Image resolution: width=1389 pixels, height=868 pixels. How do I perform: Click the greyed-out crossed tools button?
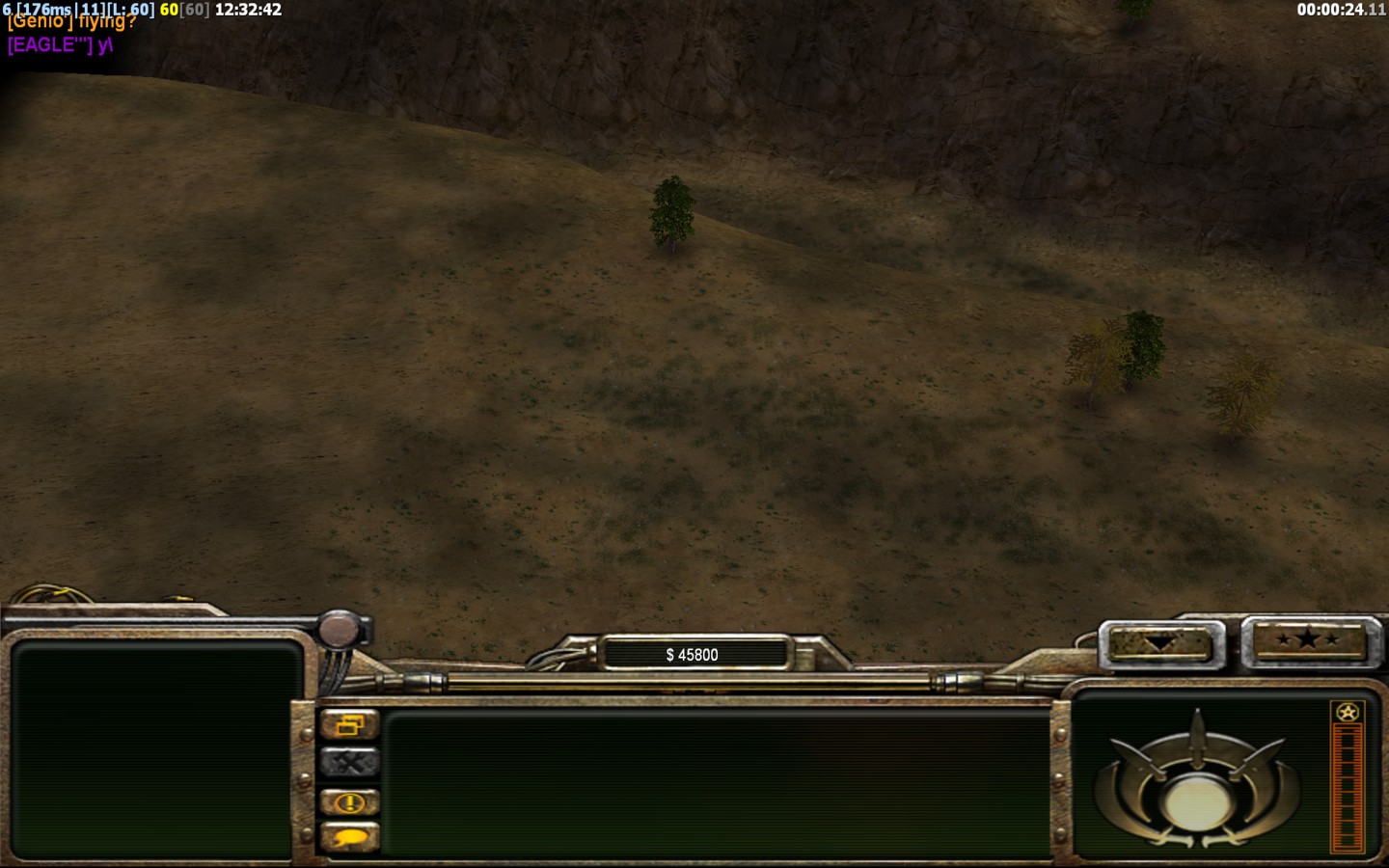(349, 763)
